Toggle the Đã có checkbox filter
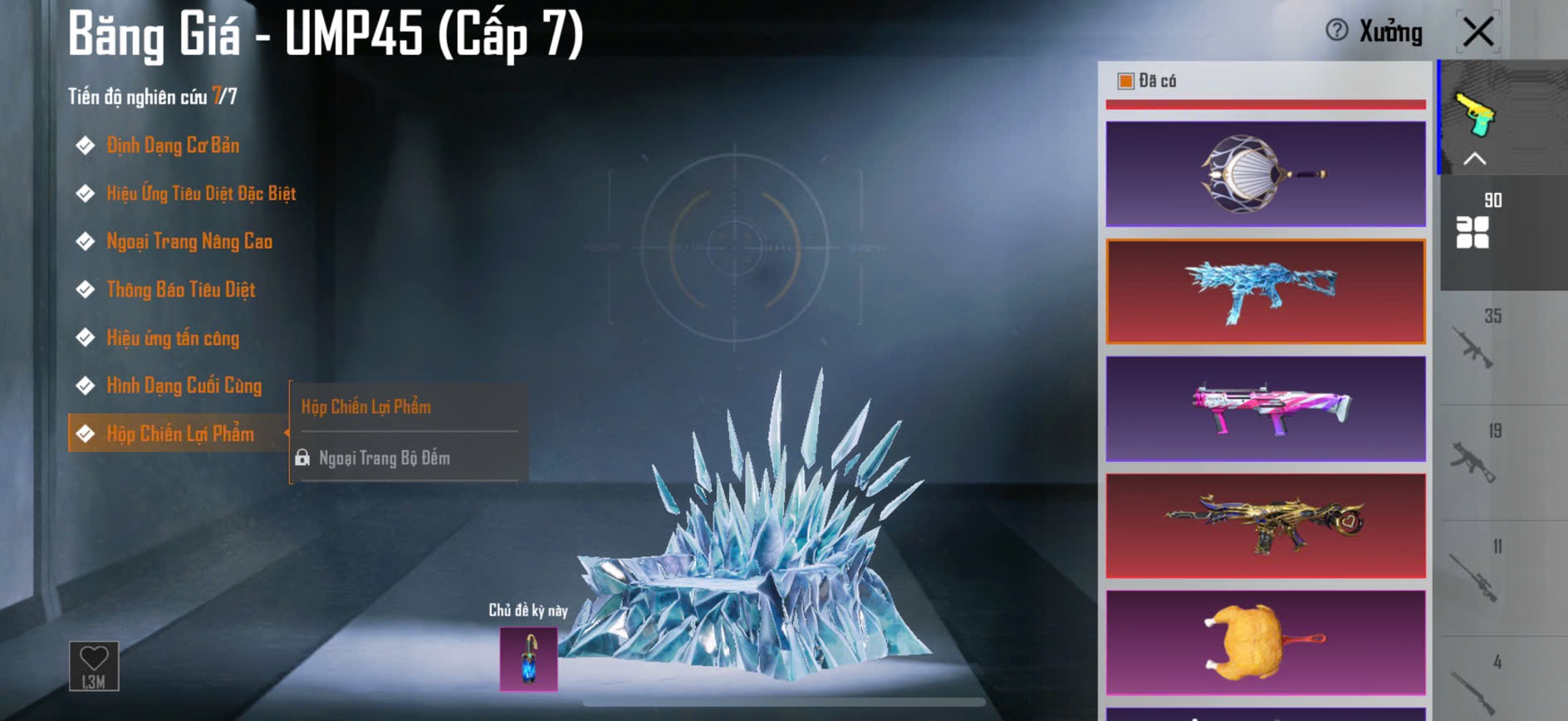 coord(1126,81)
